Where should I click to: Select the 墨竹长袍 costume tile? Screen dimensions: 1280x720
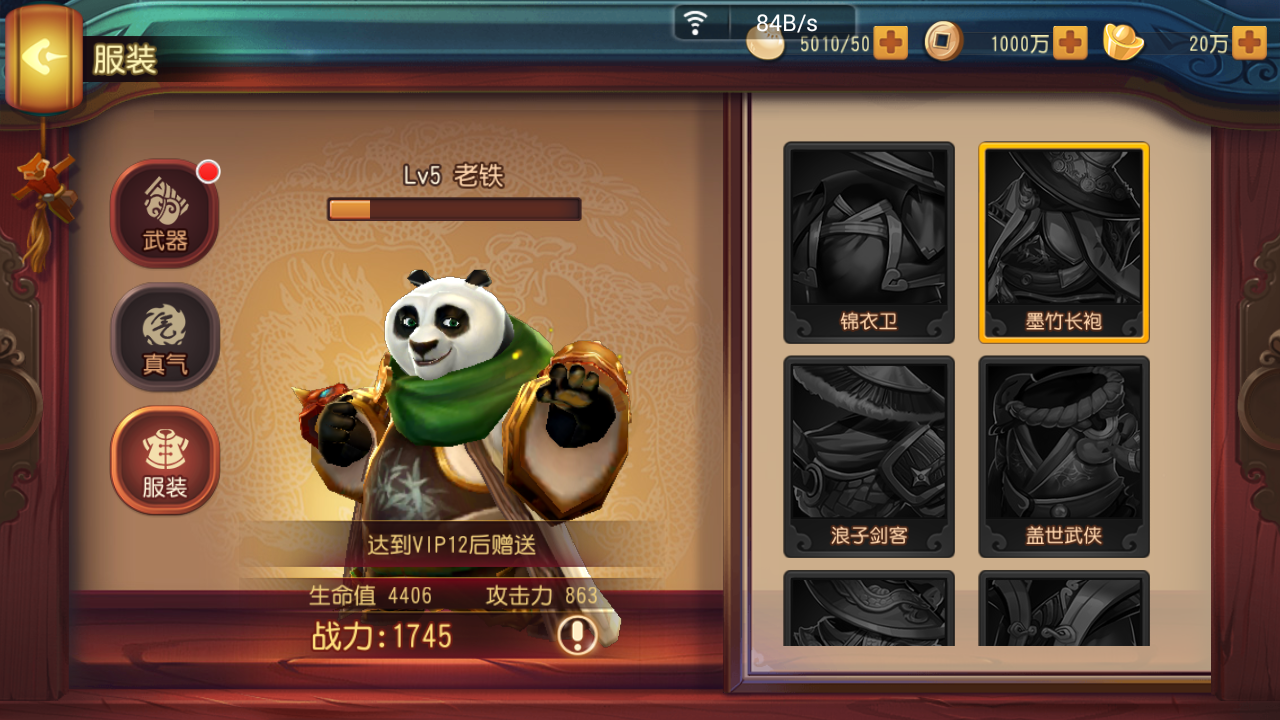pos(1064,242)
